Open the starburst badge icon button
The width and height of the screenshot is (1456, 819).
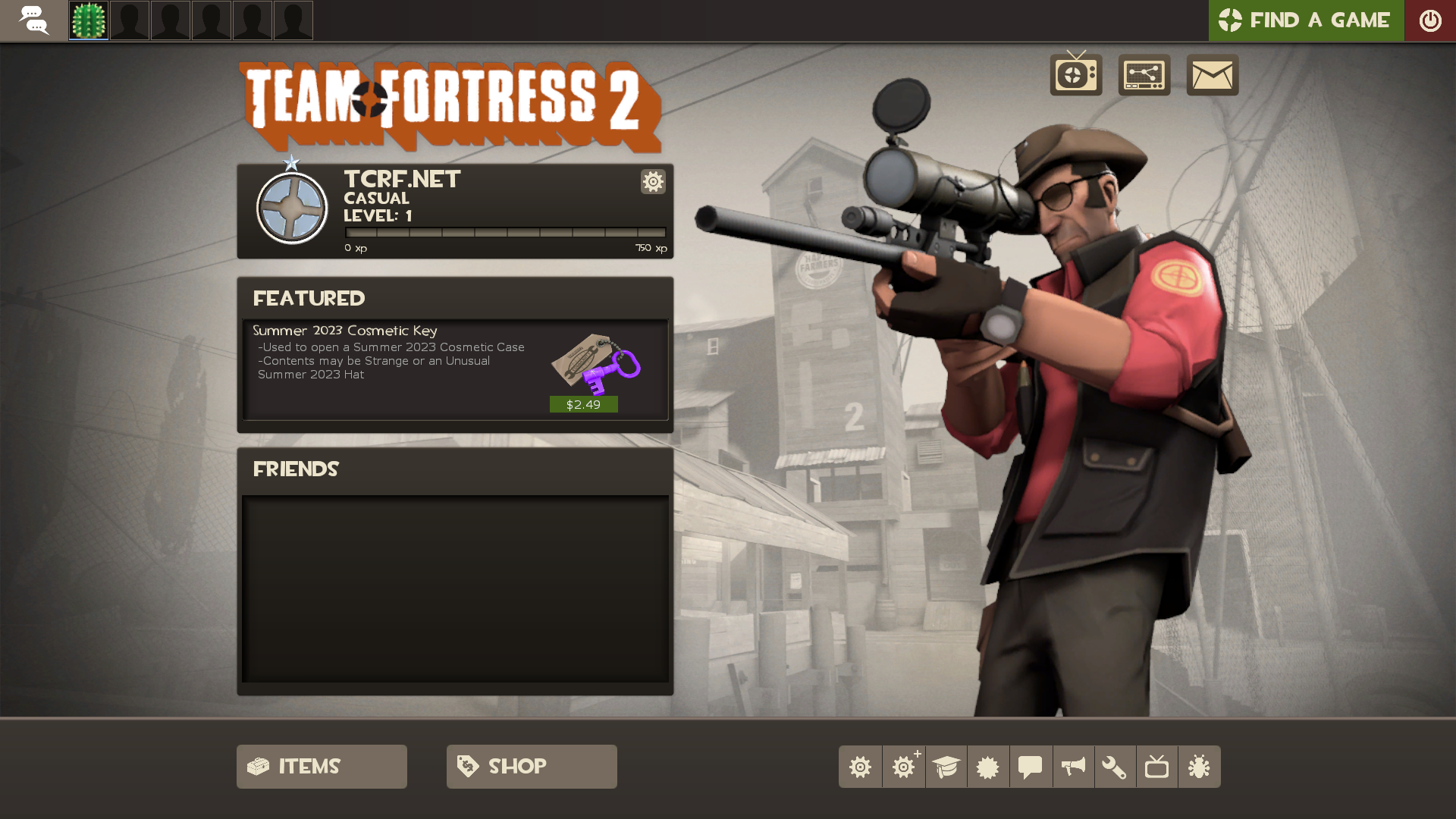pyautogui.click(x=988, y=767)
